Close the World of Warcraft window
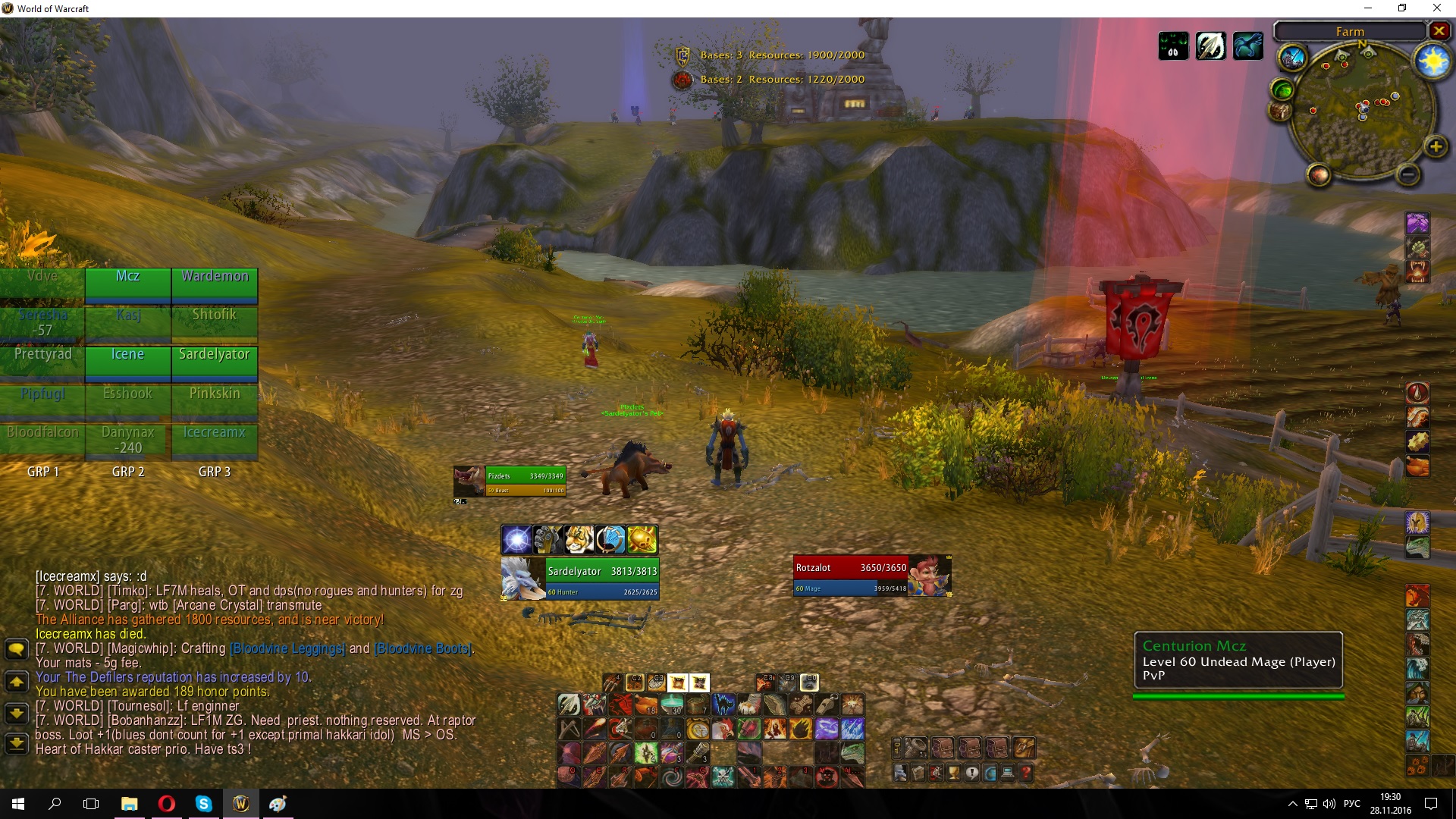The width and height of the screenshot is (1456, 819). (1436, 8)
